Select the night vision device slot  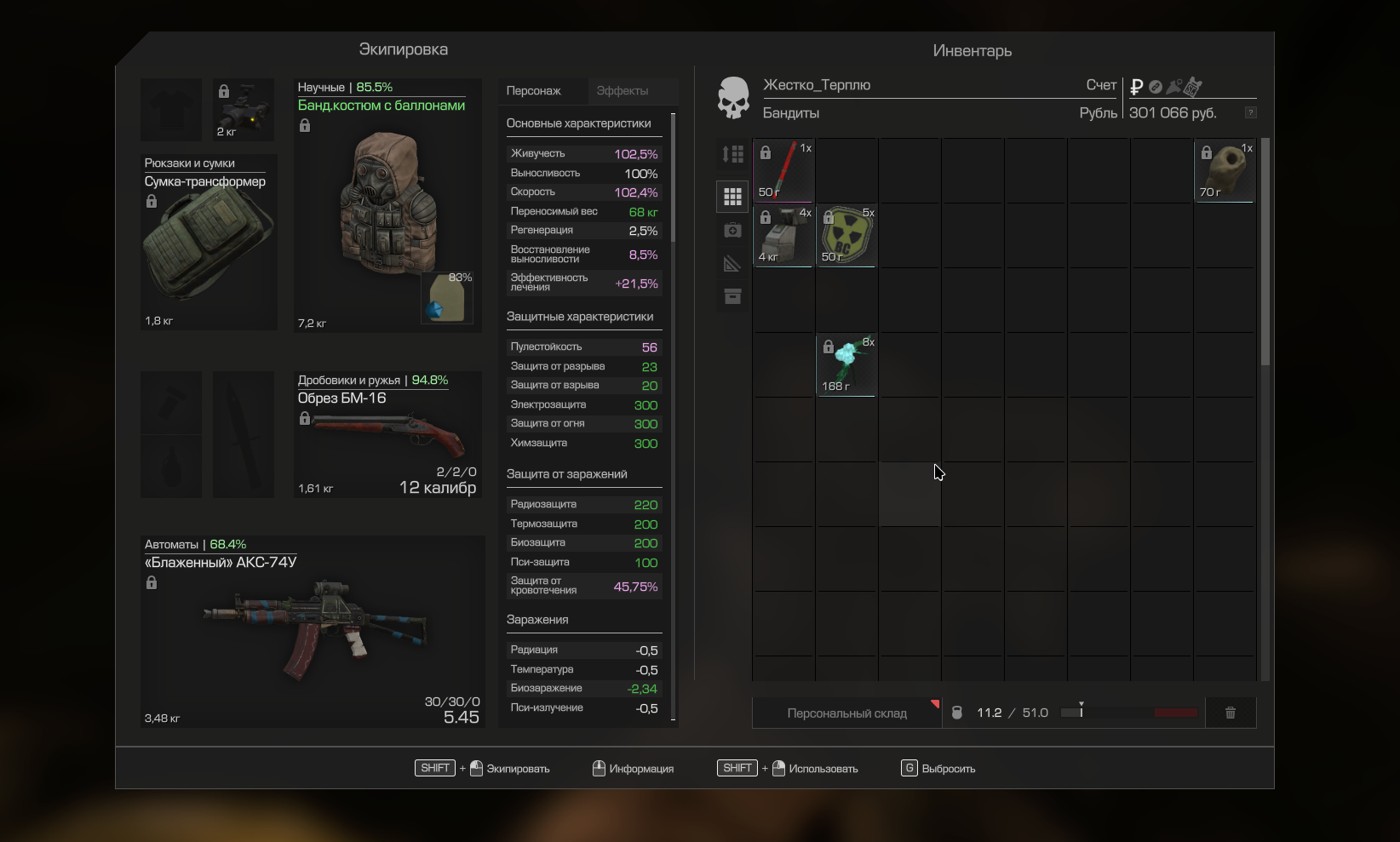(244, 110)
